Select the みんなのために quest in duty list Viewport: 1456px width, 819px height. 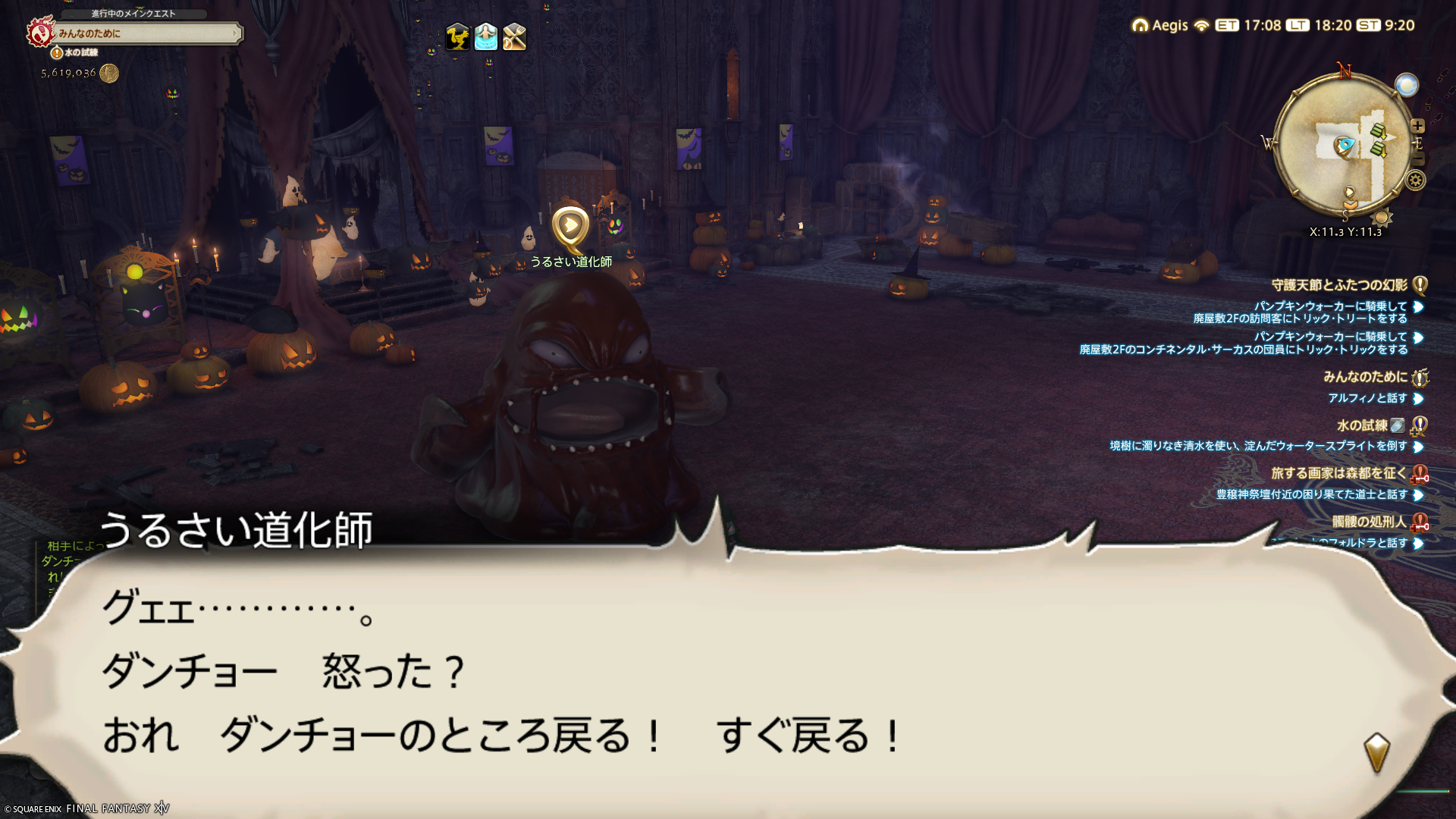tap(1365, 377)
